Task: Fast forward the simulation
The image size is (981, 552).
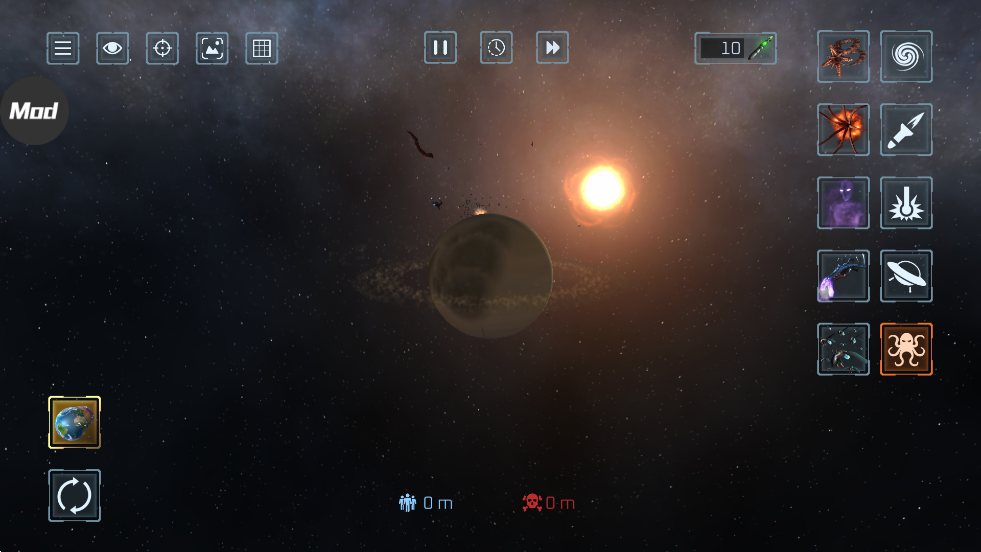Action: coord(552,47)
